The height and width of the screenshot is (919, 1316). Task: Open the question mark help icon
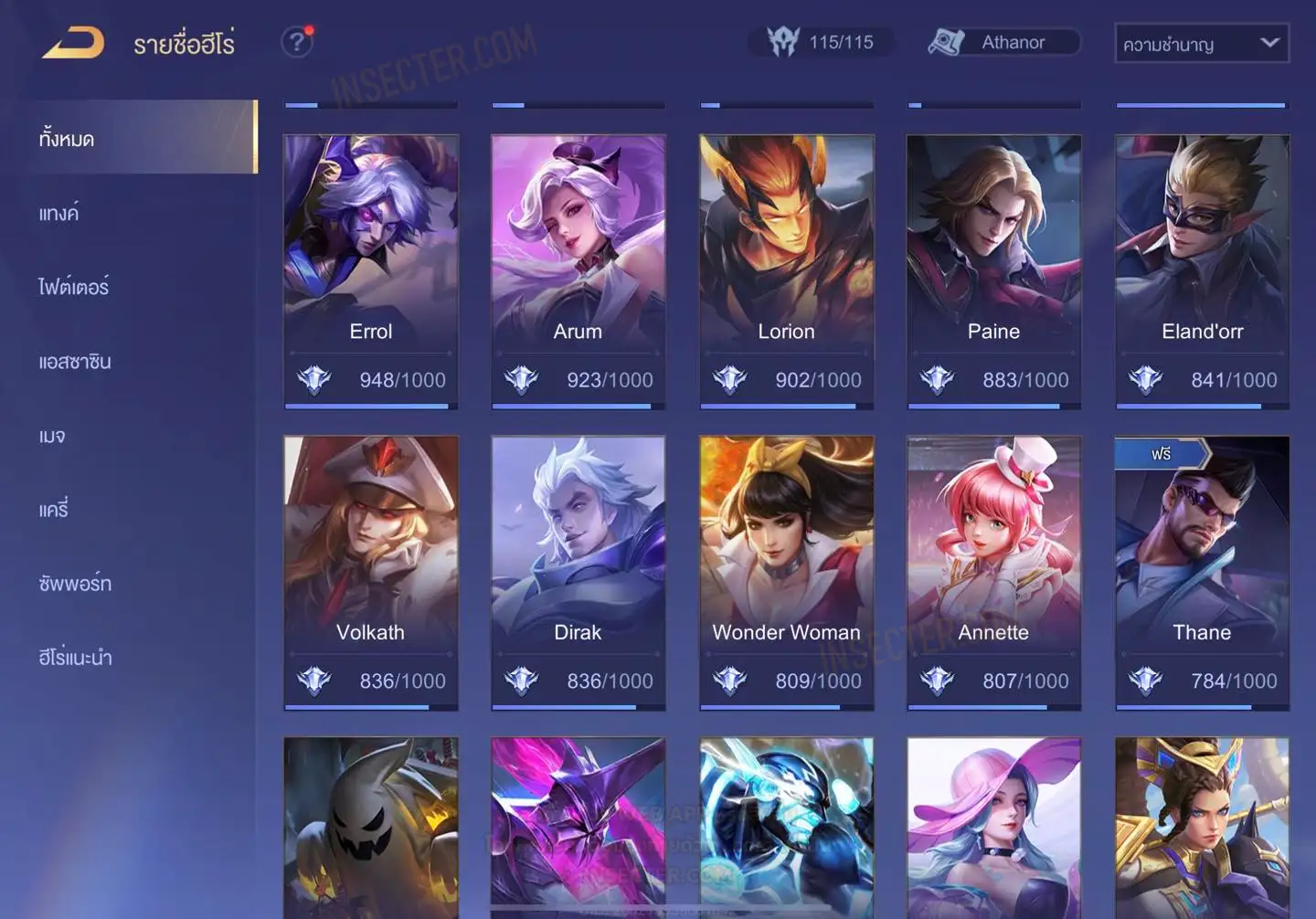[x=296, y=42]
